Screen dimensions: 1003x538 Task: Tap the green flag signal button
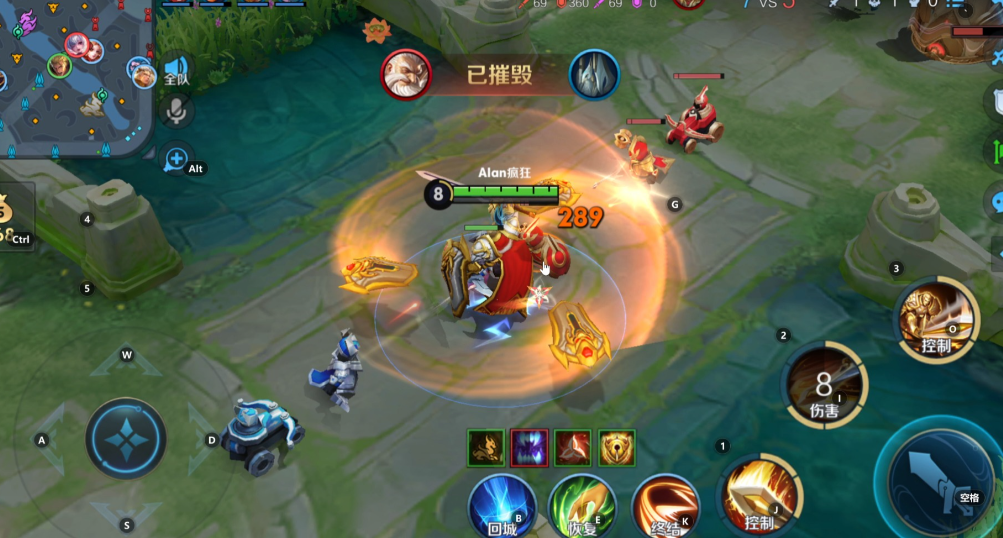[x=995, y=152]
